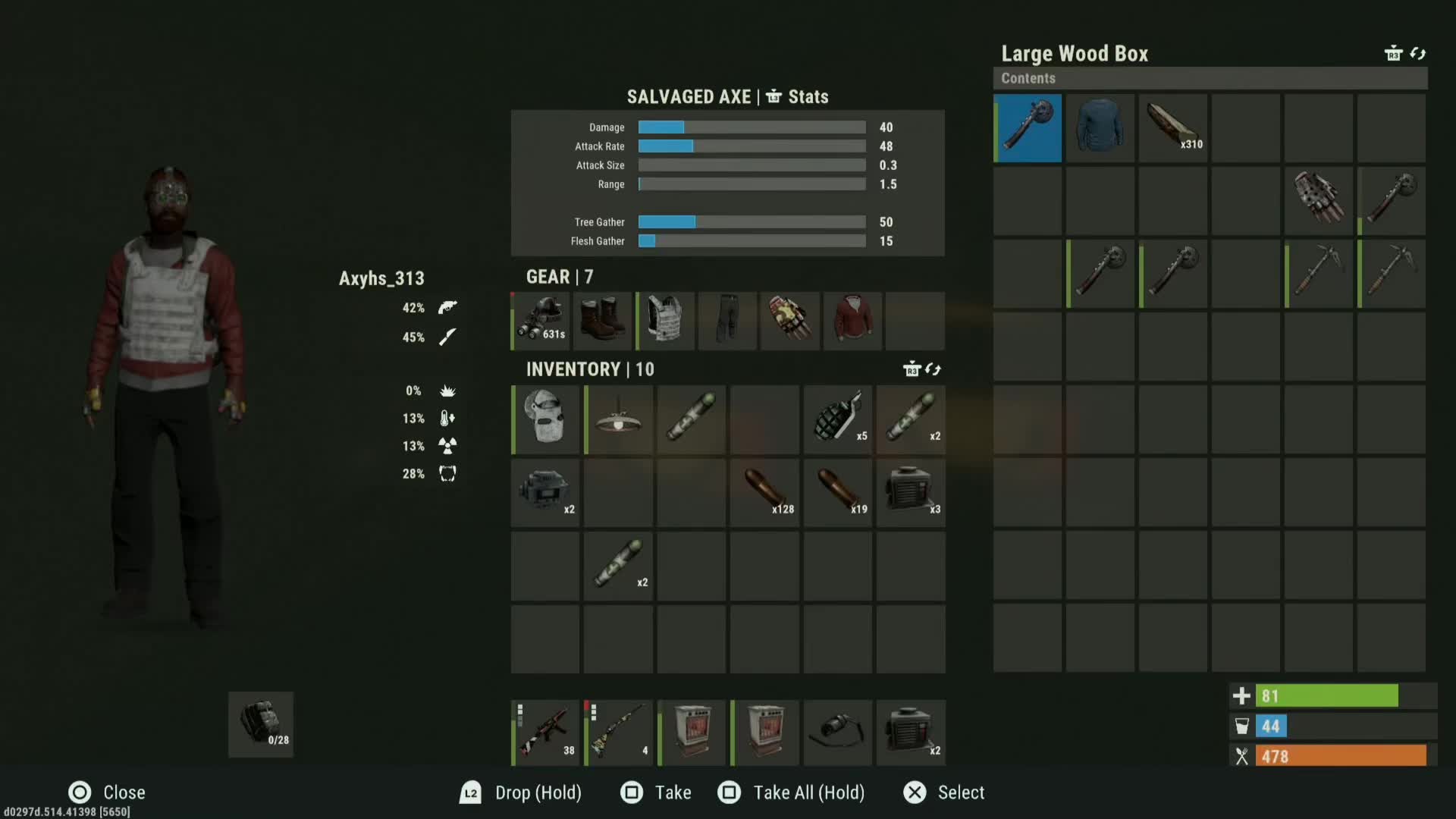Viewport: 1456px width, 819px height.
Task: Open the backpack slot showing 0/28
Action: point(261,724)
